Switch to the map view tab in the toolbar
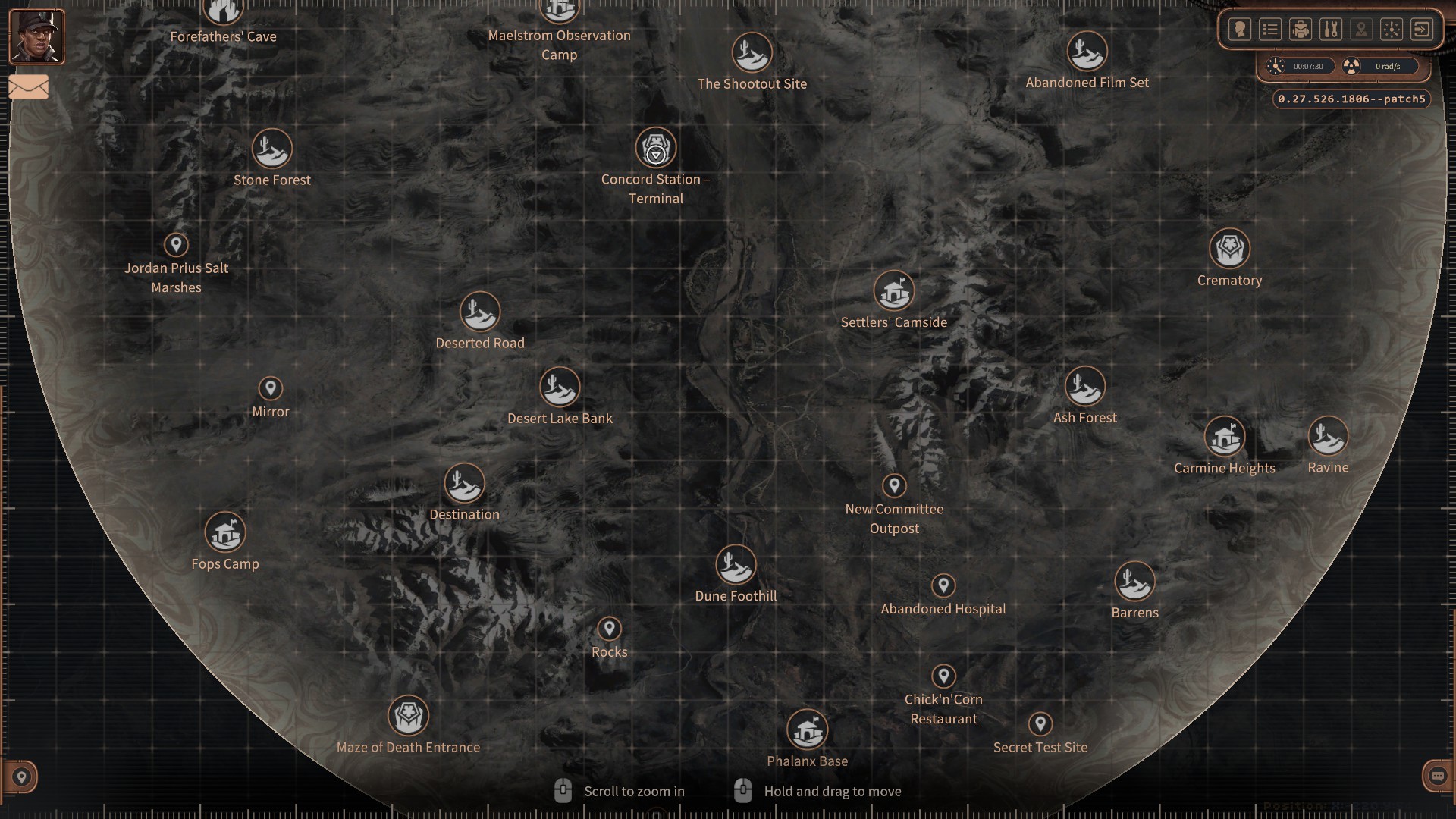The width and height of the screenshot is (1456, 819). click(x=1361, y=29)
